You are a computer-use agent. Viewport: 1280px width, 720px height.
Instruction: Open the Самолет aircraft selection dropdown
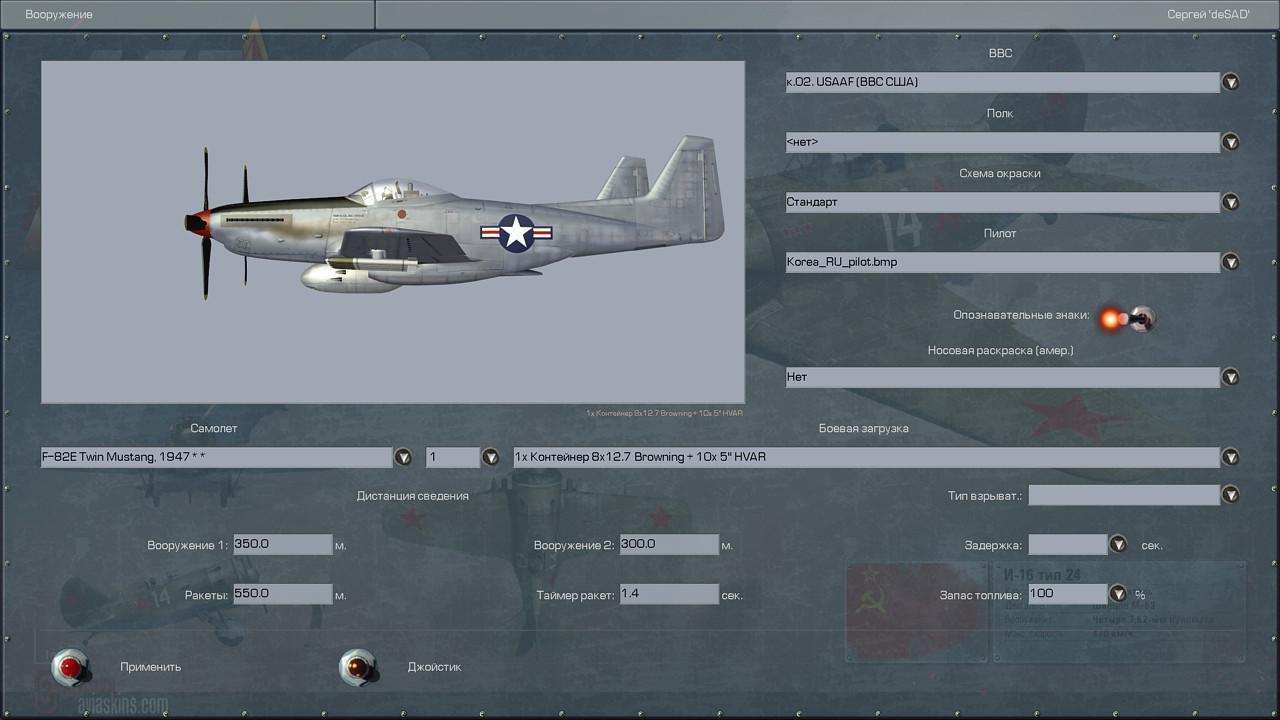(x=403, y=457)
